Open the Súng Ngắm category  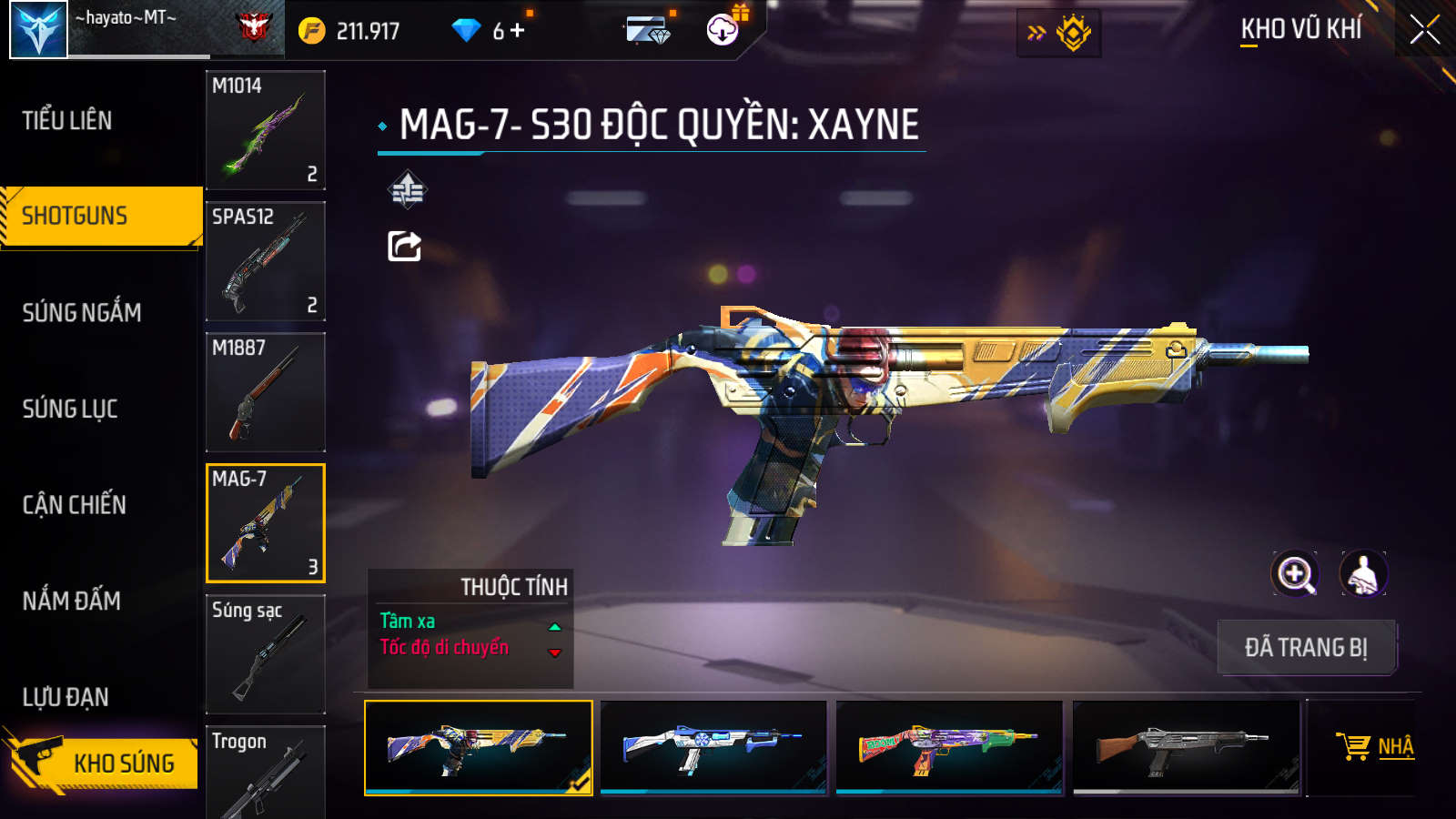(82, 312)
